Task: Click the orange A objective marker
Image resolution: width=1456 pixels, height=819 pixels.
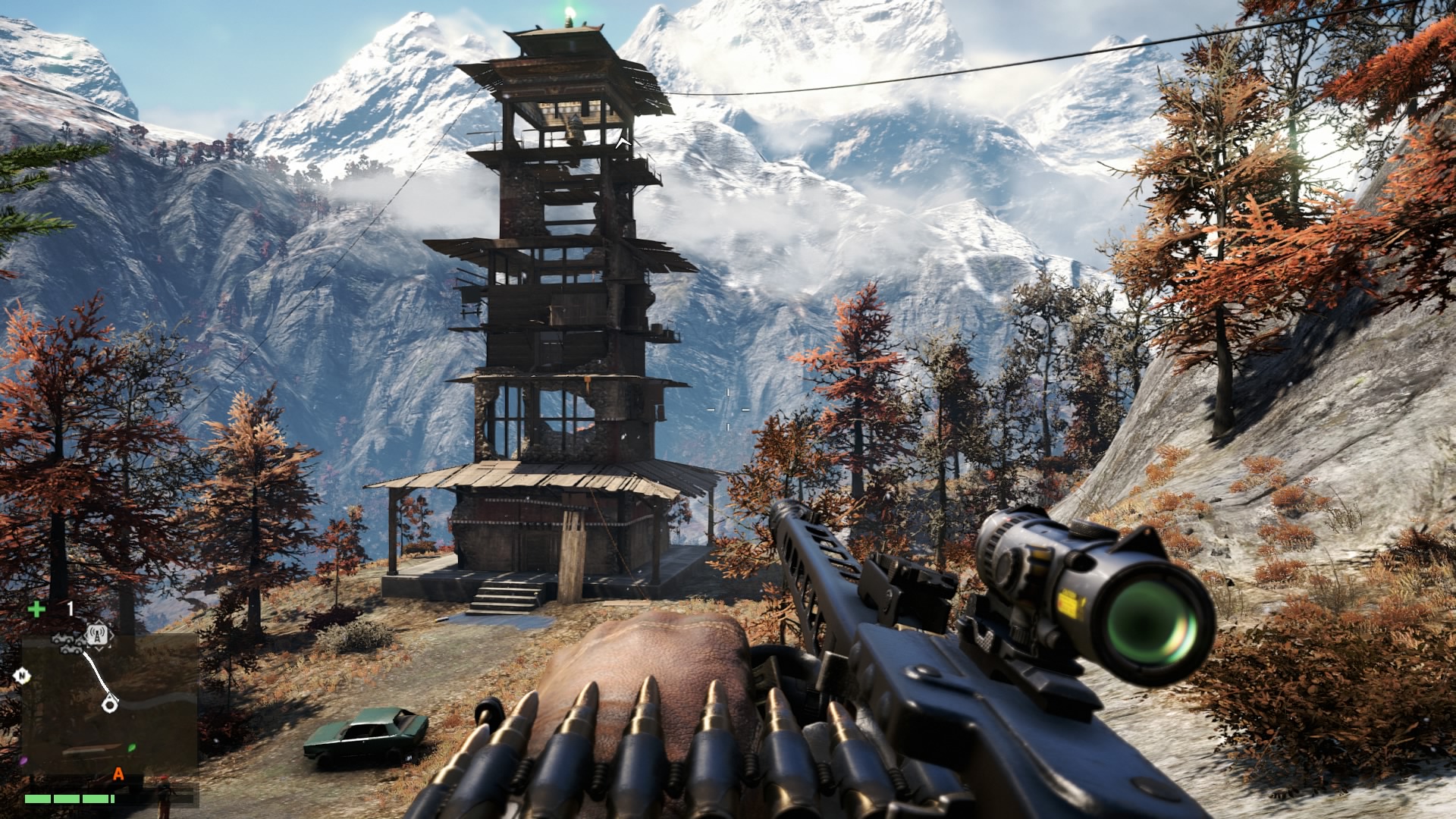Action: [118, 774]
